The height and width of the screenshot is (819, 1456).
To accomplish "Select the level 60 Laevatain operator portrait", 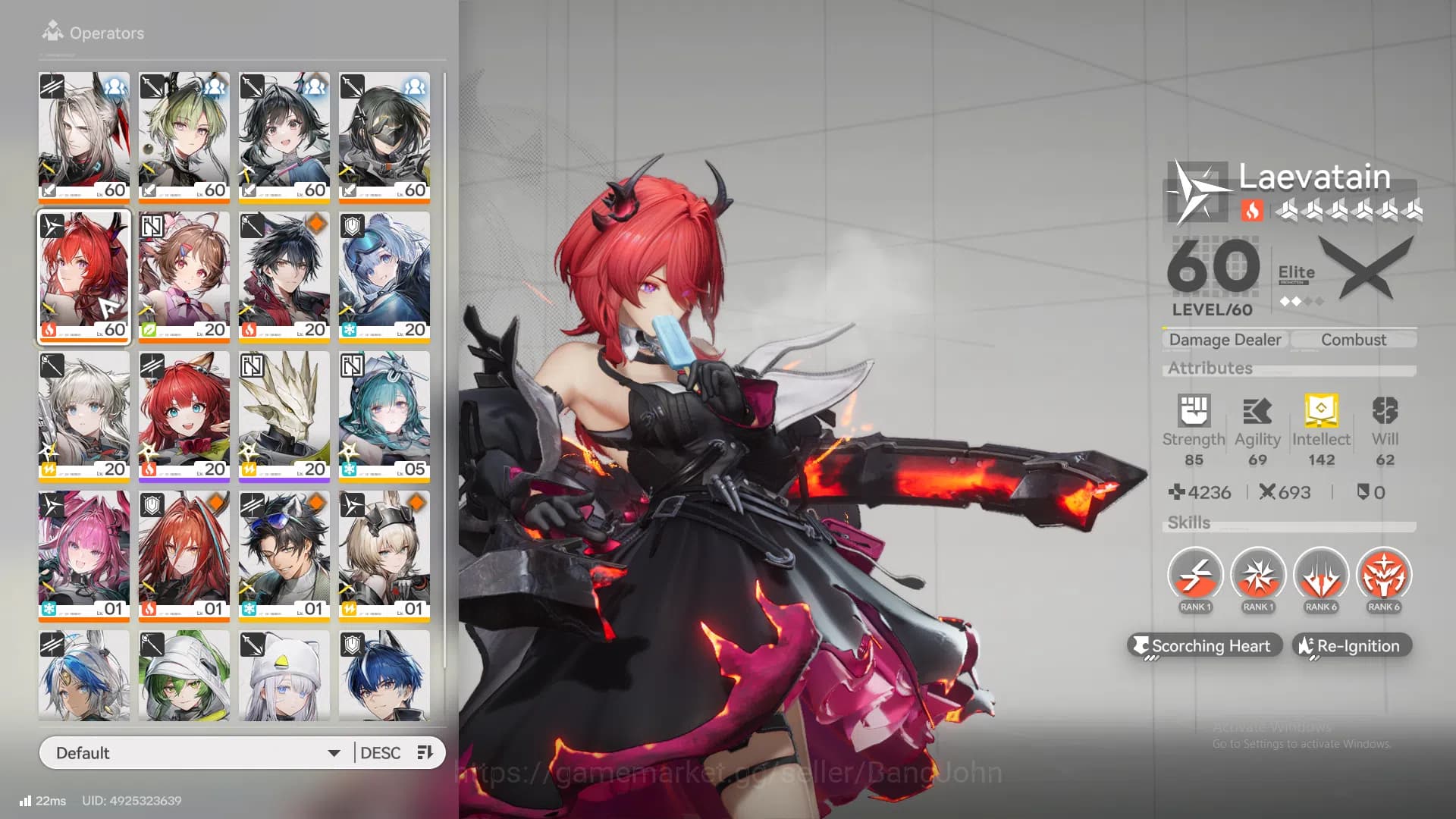I will coord(83,278).
